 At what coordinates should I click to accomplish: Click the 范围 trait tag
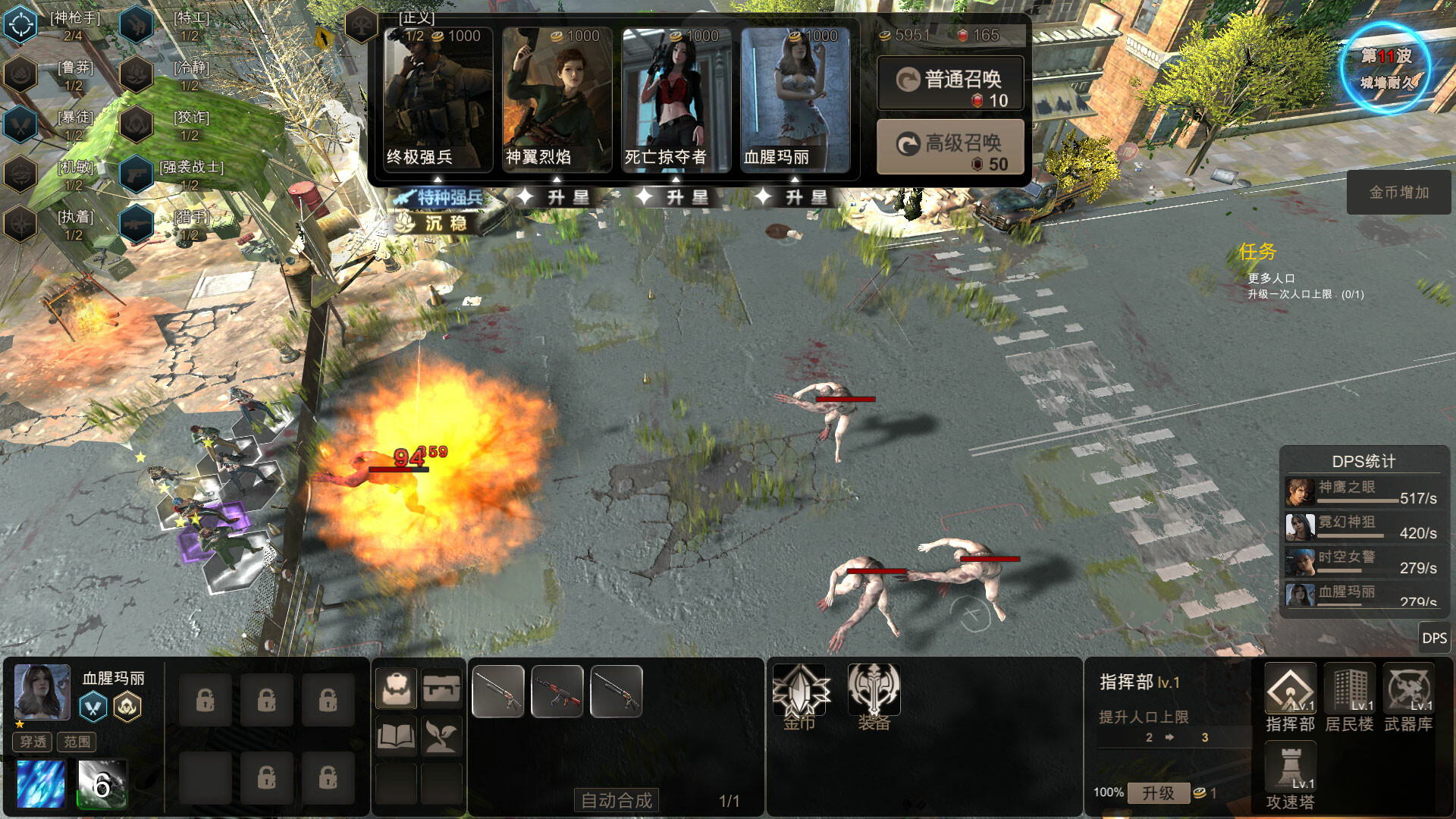[78, 742]
